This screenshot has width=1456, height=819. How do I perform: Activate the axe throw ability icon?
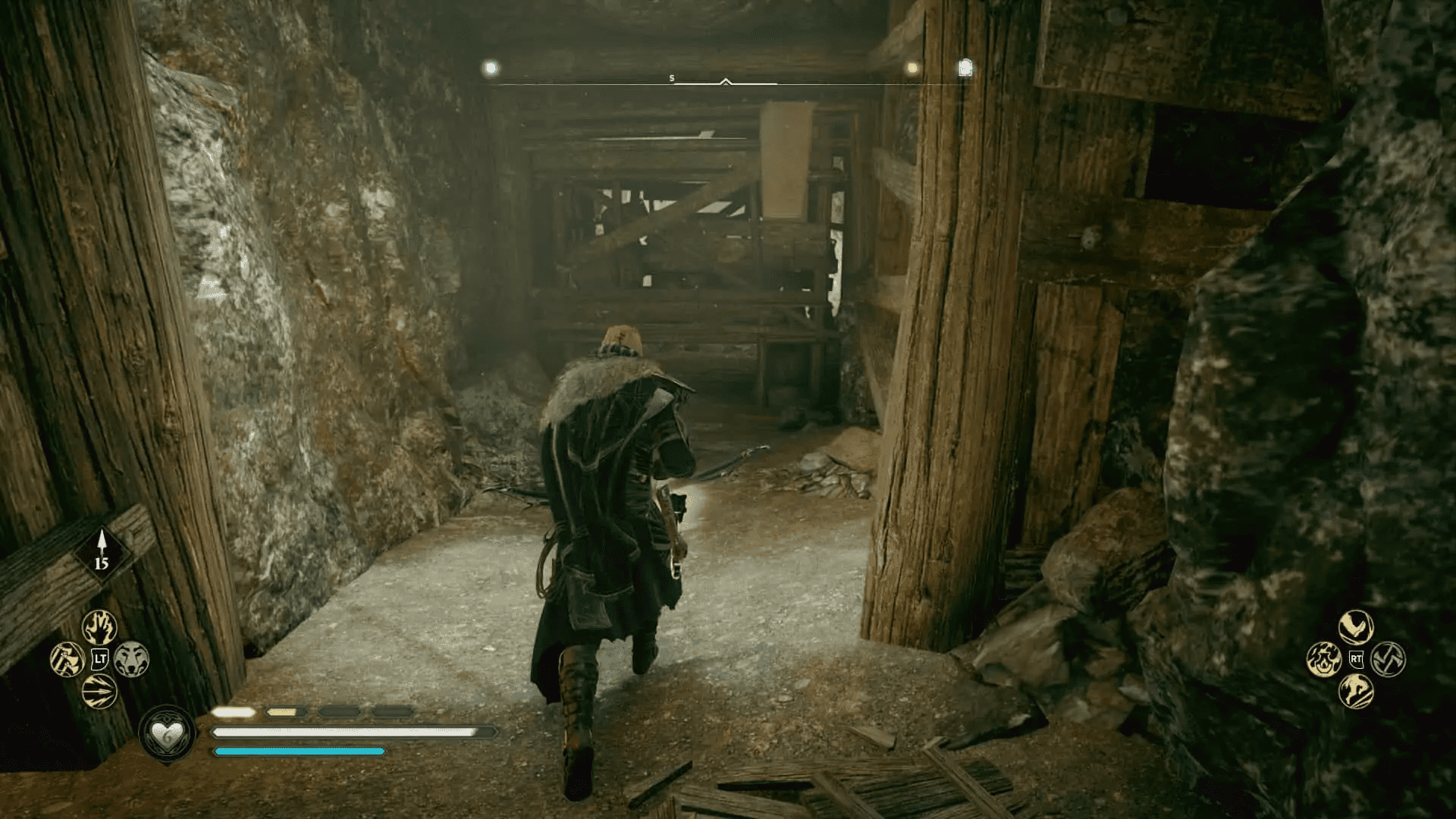coord(67,660)
